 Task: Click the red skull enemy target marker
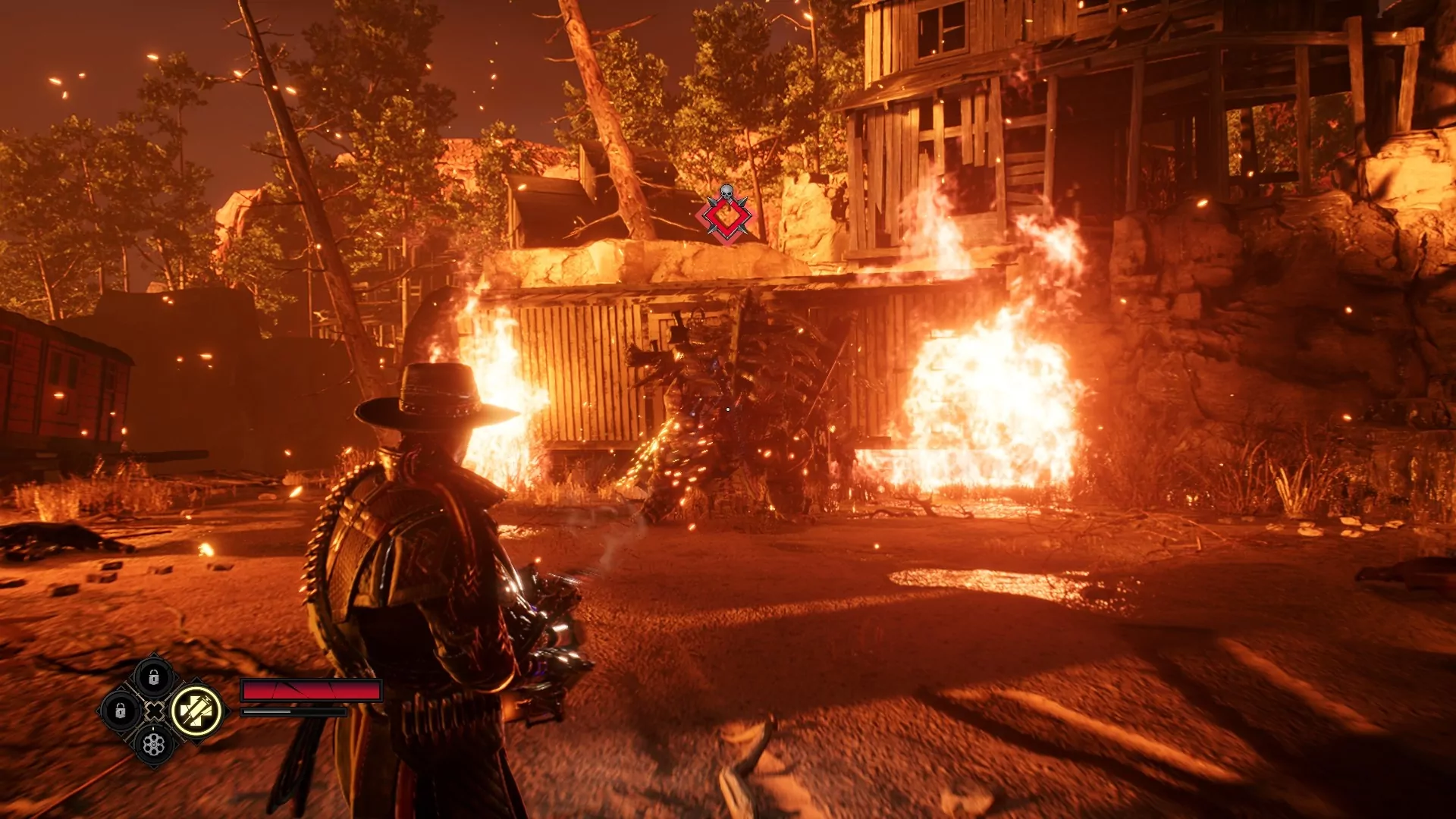(726, 216)
